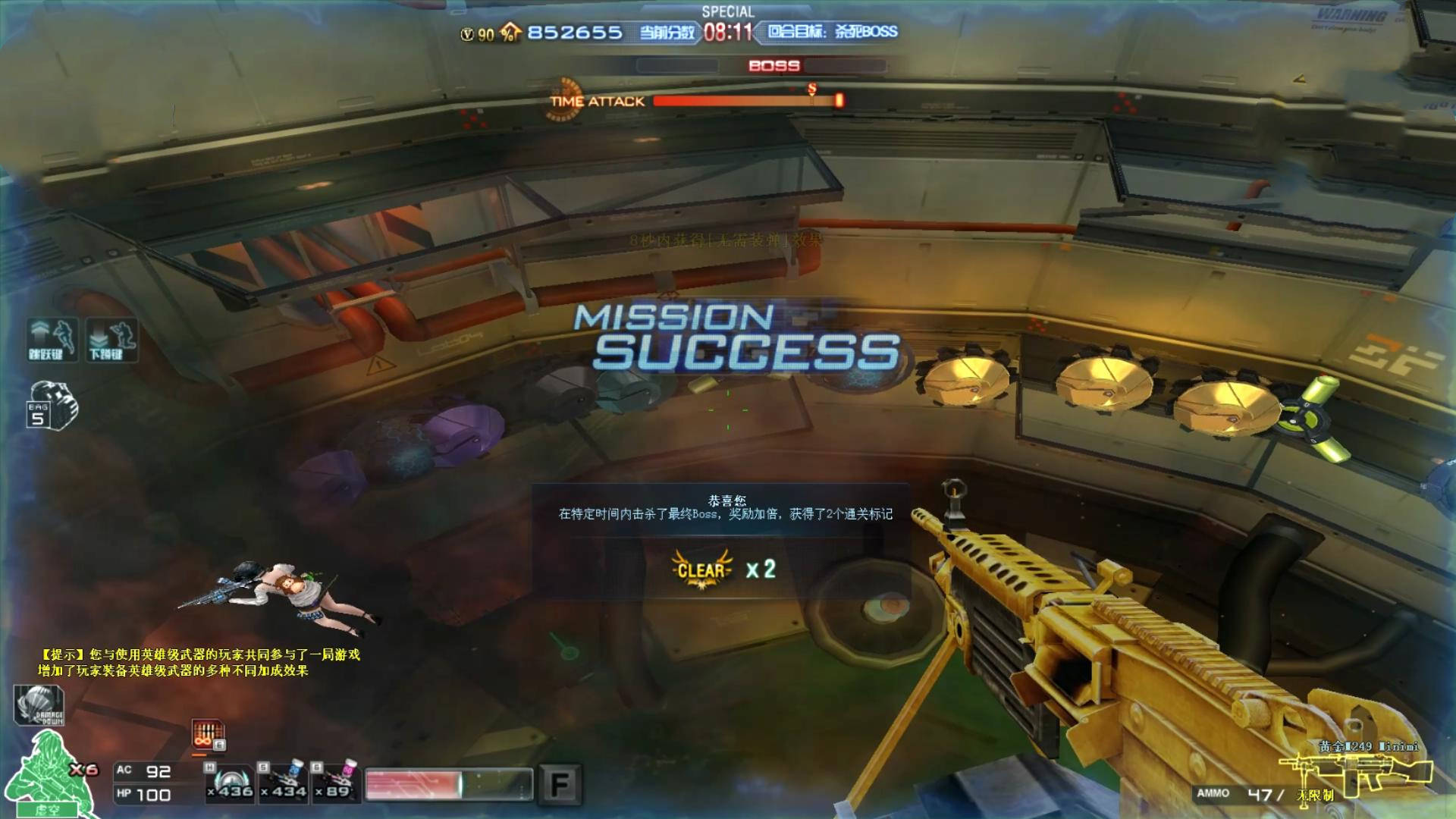Click the crouch key (下蹲键) icon

point(112,338)
